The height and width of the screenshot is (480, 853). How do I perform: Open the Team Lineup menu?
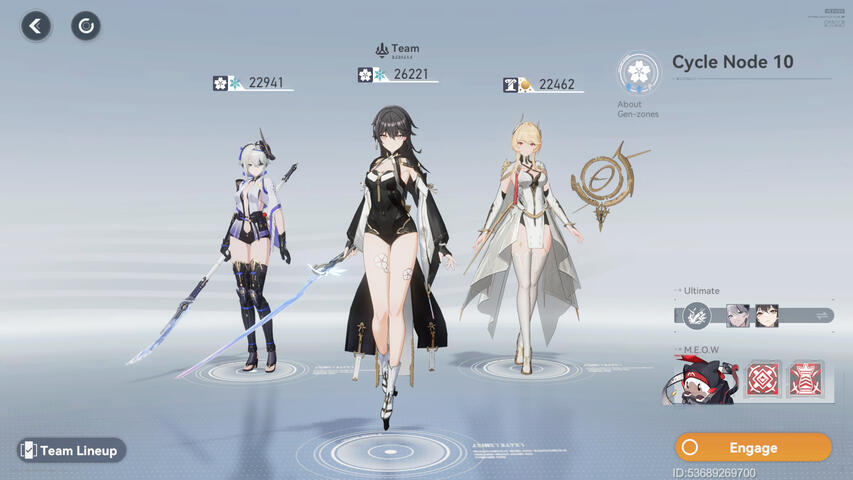71,451
